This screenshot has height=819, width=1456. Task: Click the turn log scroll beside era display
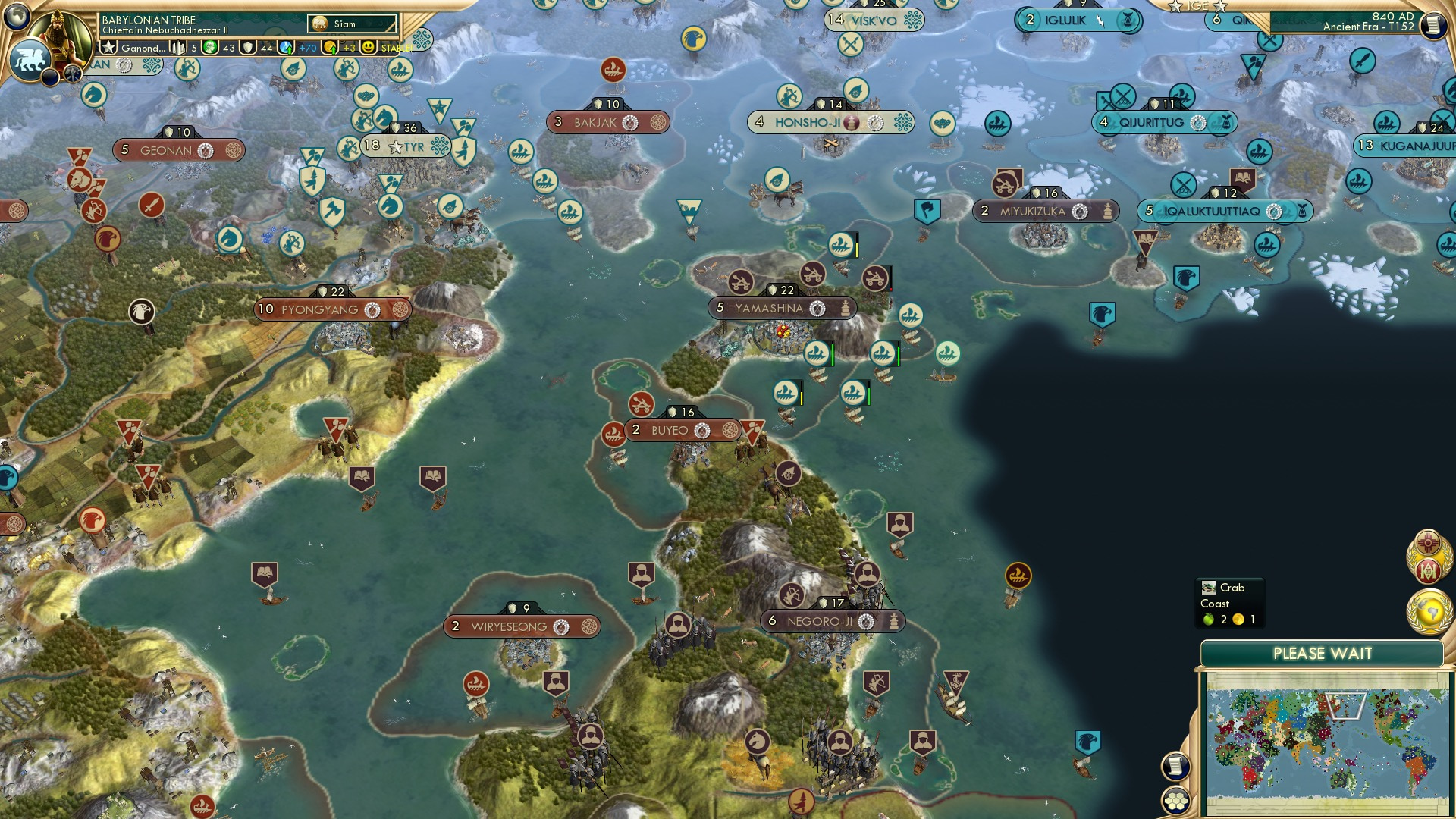[1436, 25]
